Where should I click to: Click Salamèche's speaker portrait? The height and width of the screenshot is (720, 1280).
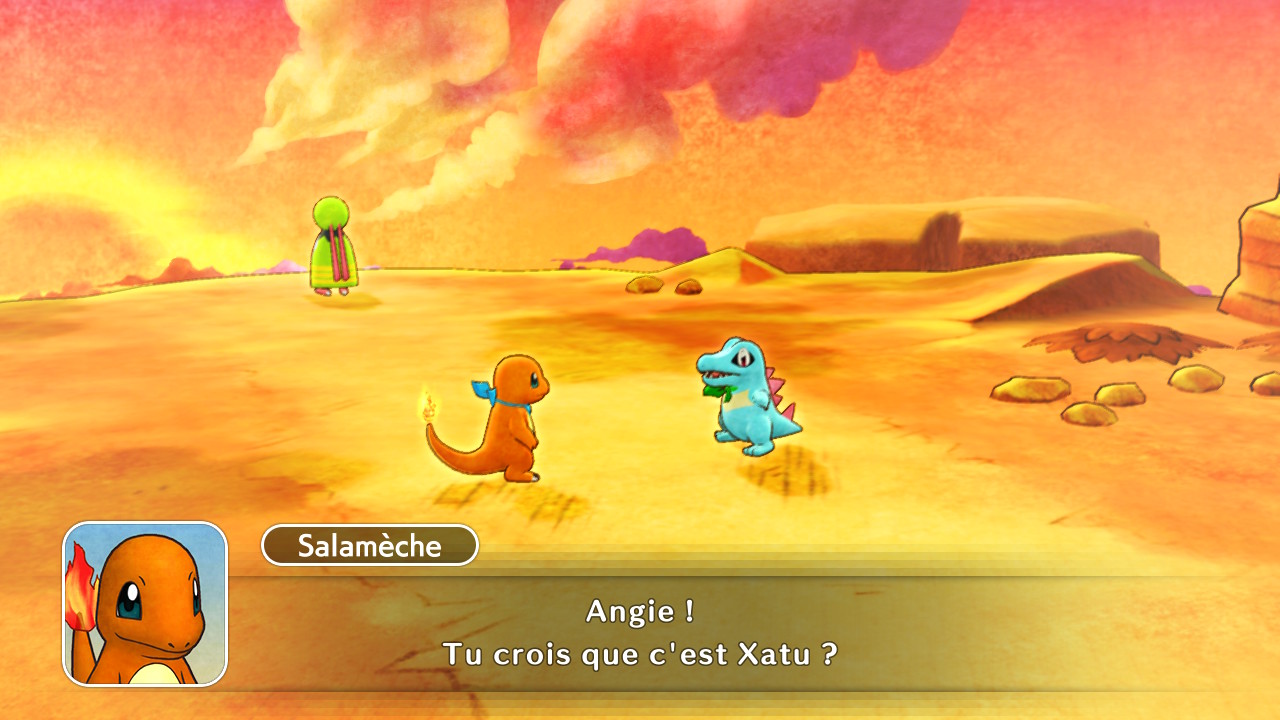pyautogui.click(x=145, y=604)
